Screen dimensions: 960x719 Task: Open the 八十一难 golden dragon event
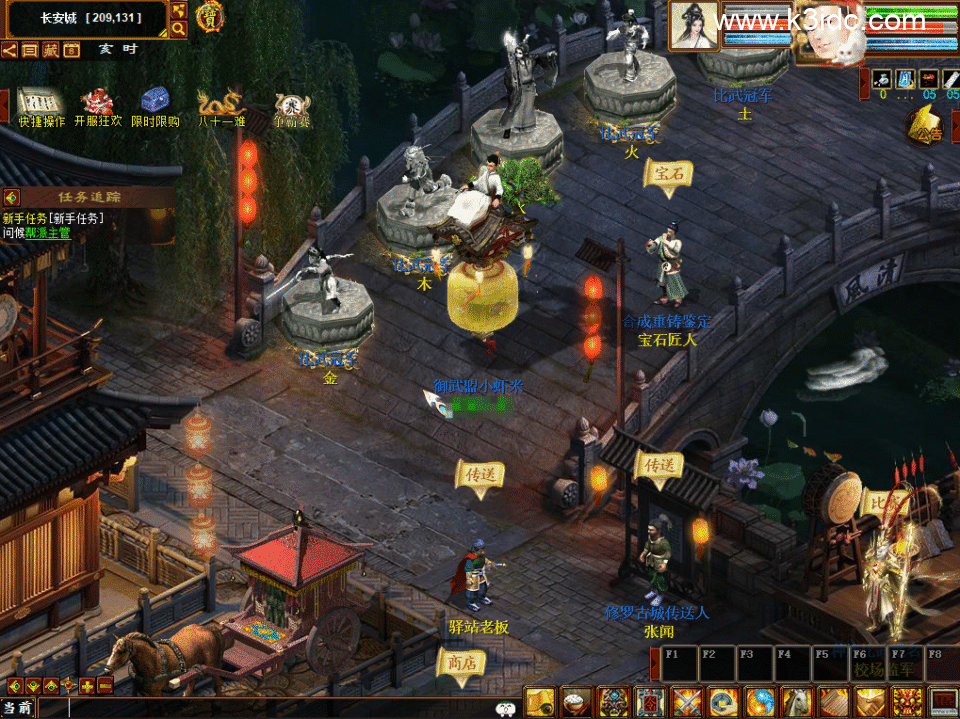220,104
